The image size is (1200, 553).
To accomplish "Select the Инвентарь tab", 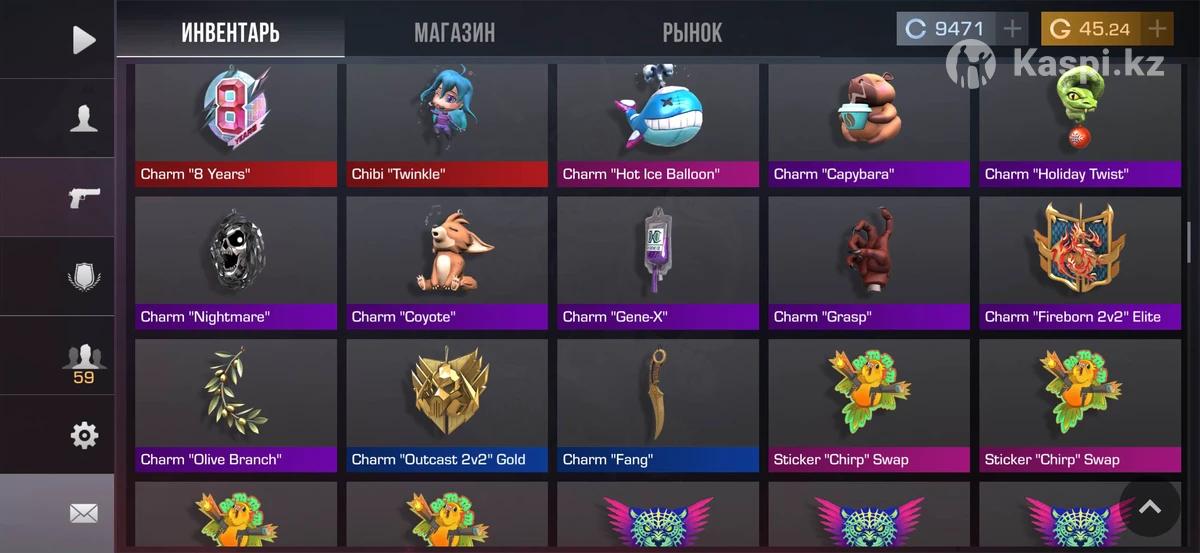I will pos(230,32).
